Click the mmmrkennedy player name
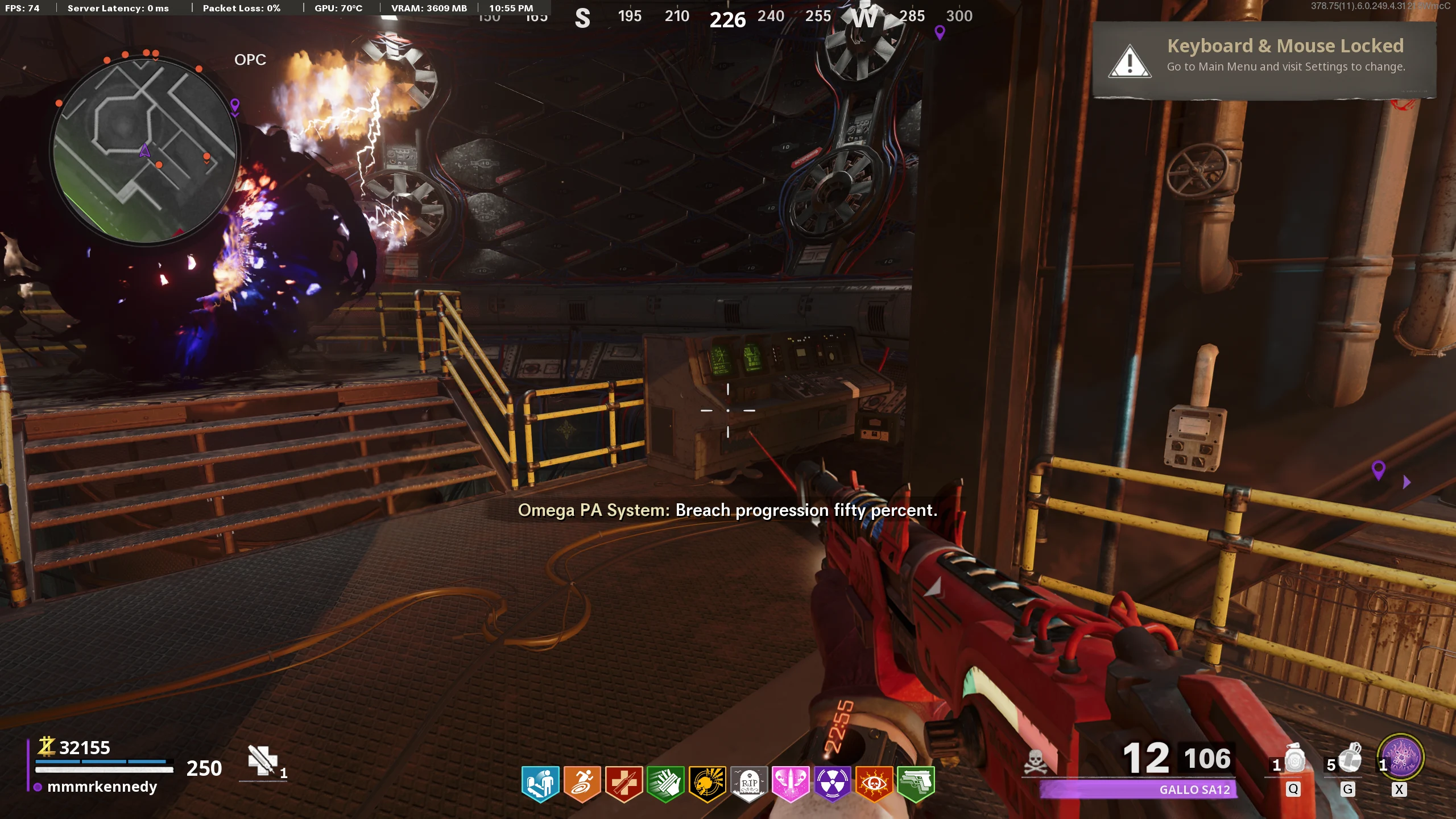The width and height of the screenshot is (1456, 819). point(102,787)
